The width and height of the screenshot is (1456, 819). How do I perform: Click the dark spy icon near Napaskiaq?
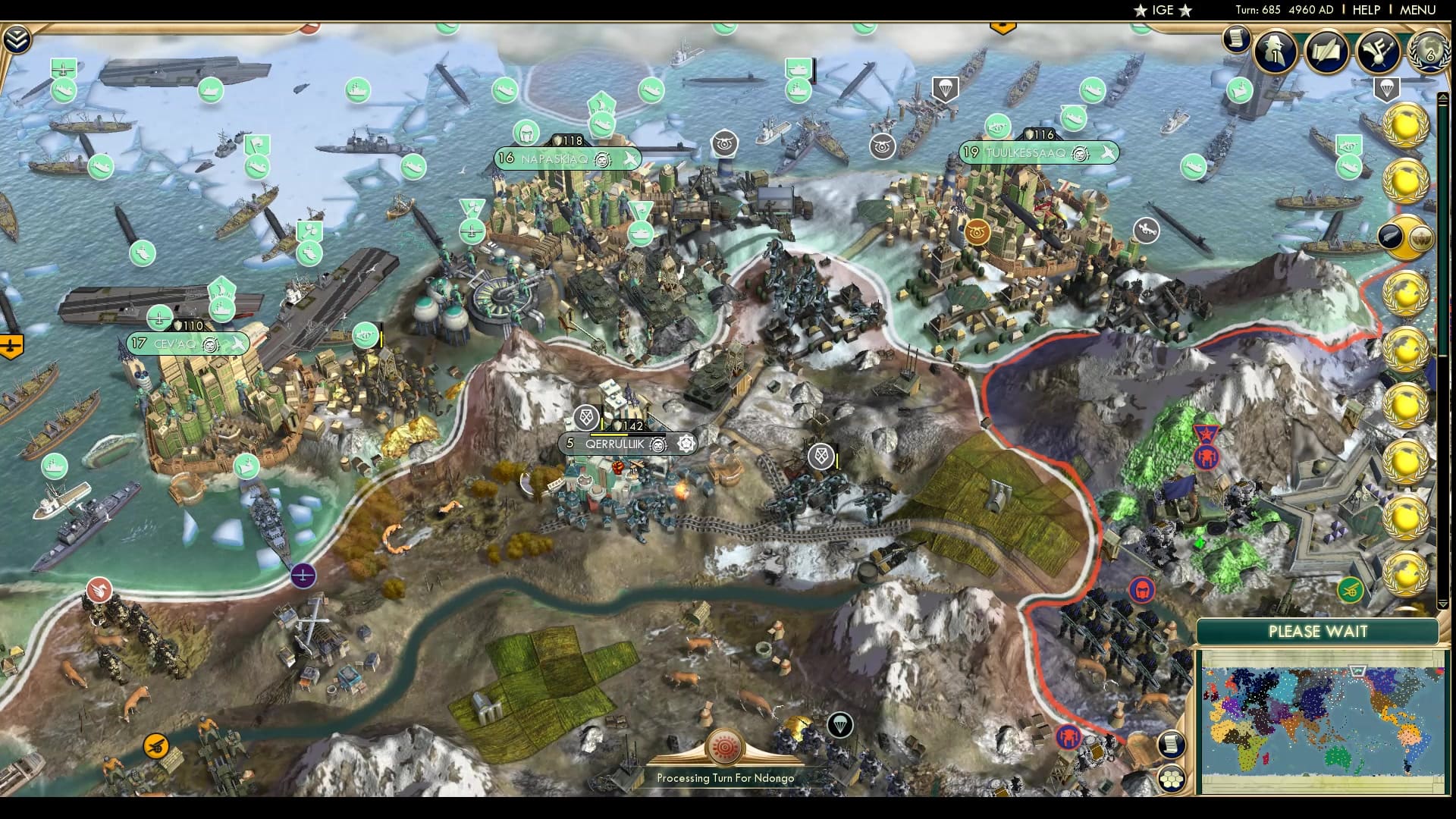pyautogui.click(x=724, y=141)
